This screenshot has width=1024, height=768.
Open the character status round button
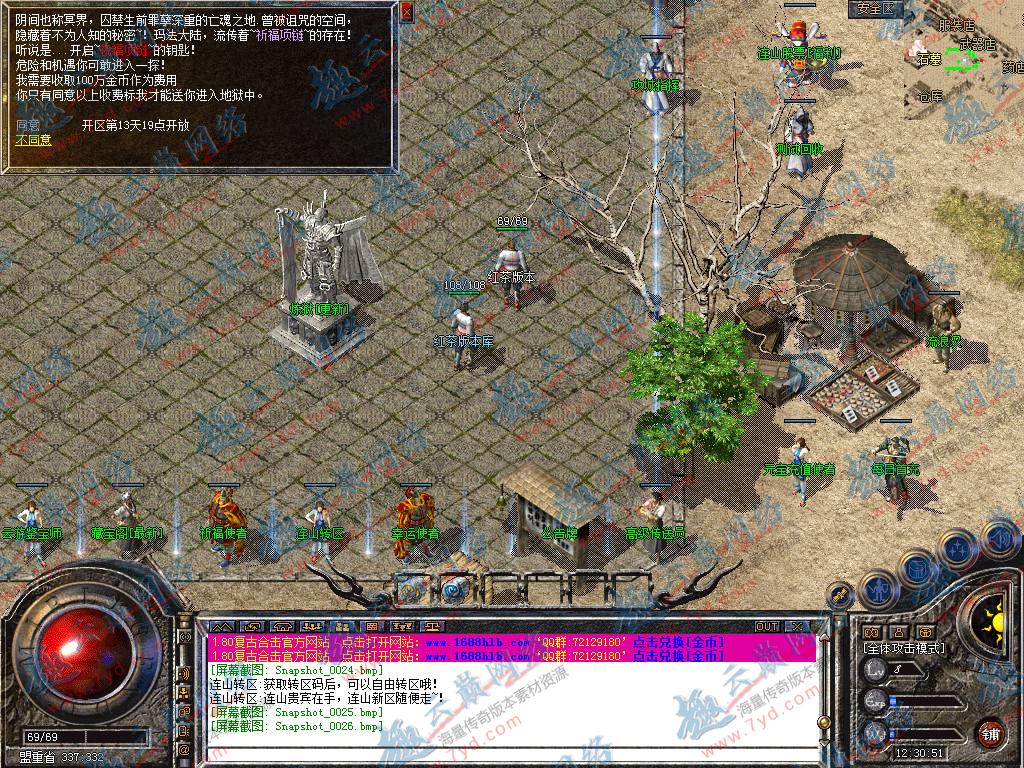[x=879, y=589]
